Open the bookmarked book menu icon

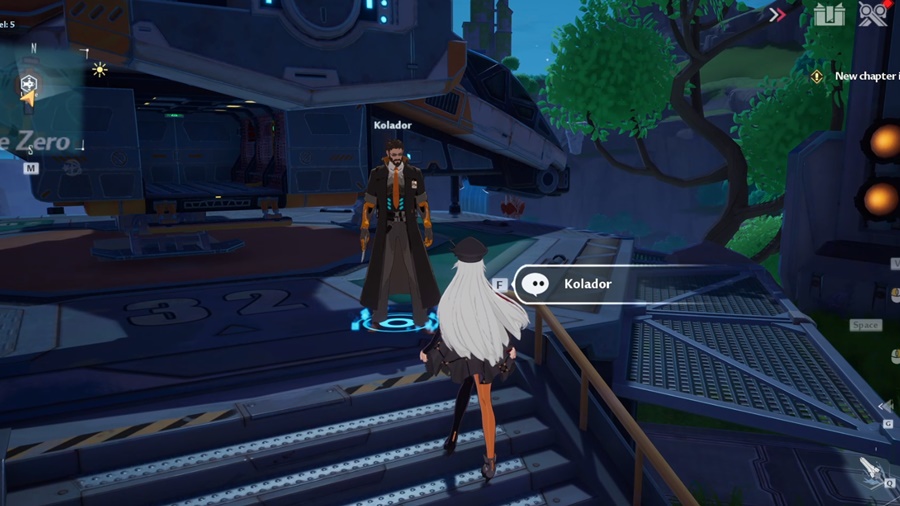point(829,15)
